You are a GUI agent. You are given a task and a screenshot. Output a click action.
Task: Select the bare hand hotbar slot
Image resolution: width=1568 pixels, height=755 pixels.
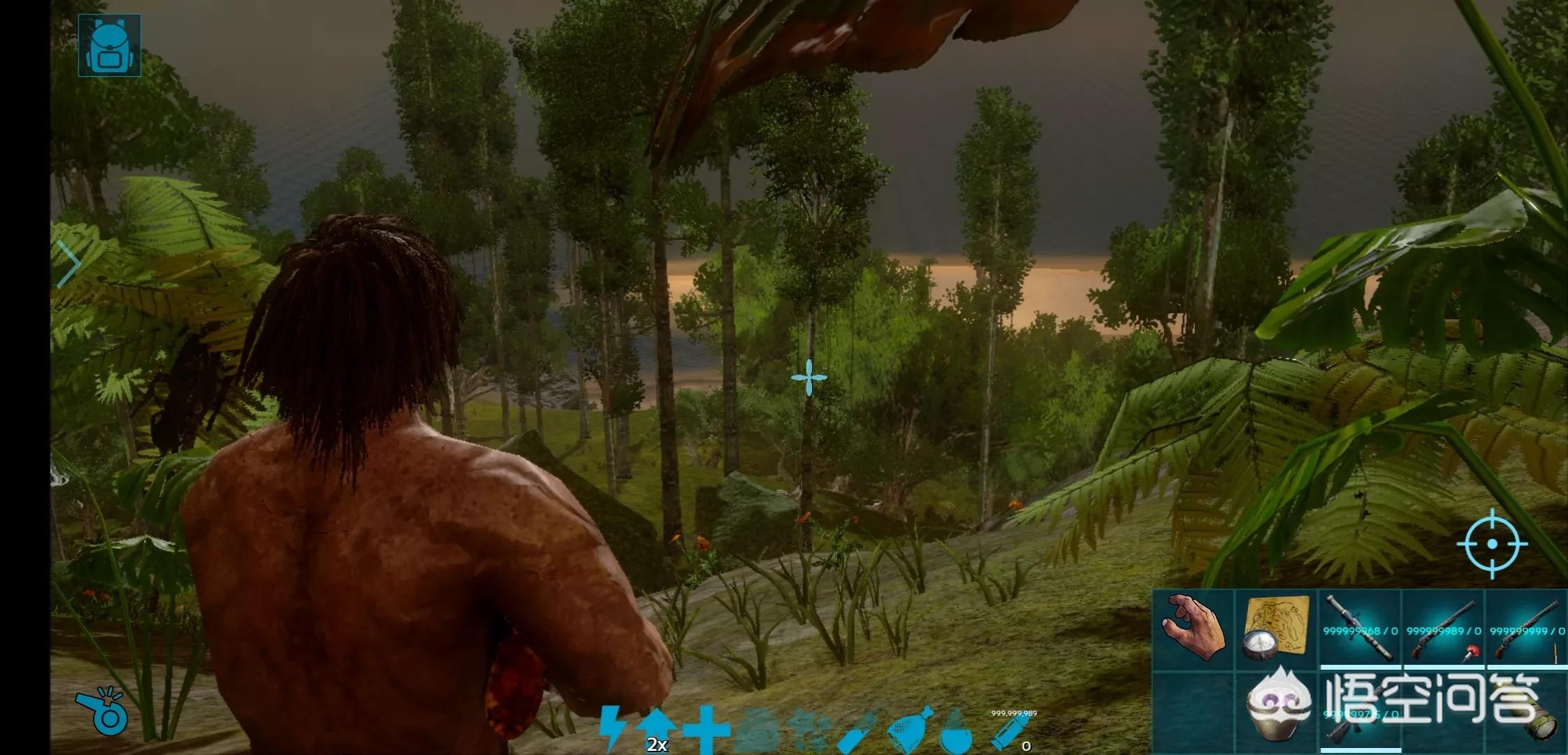coord(1193,628)
